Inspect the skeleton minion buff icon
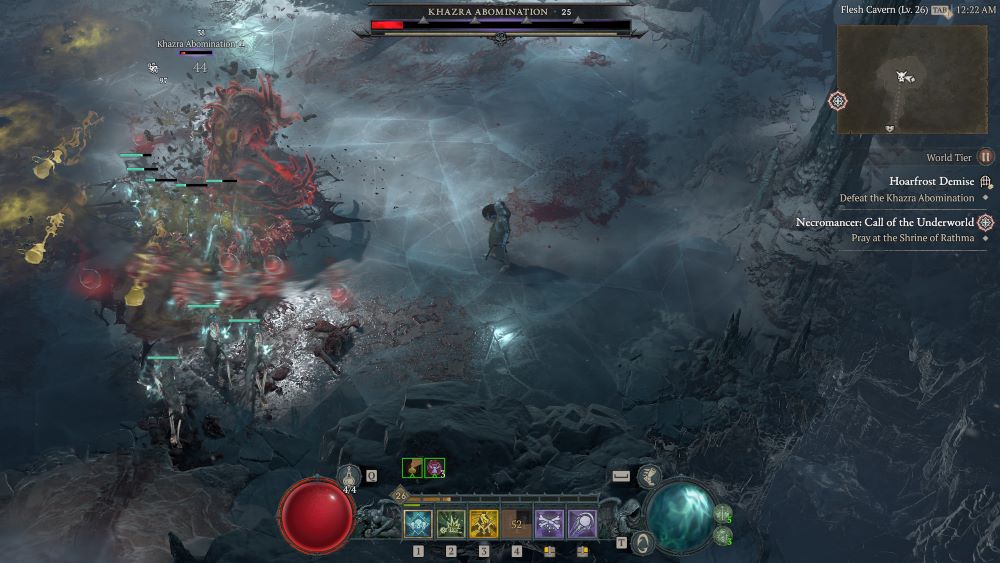The height and width of the screenshot is (563, 1000). point(412,467)
